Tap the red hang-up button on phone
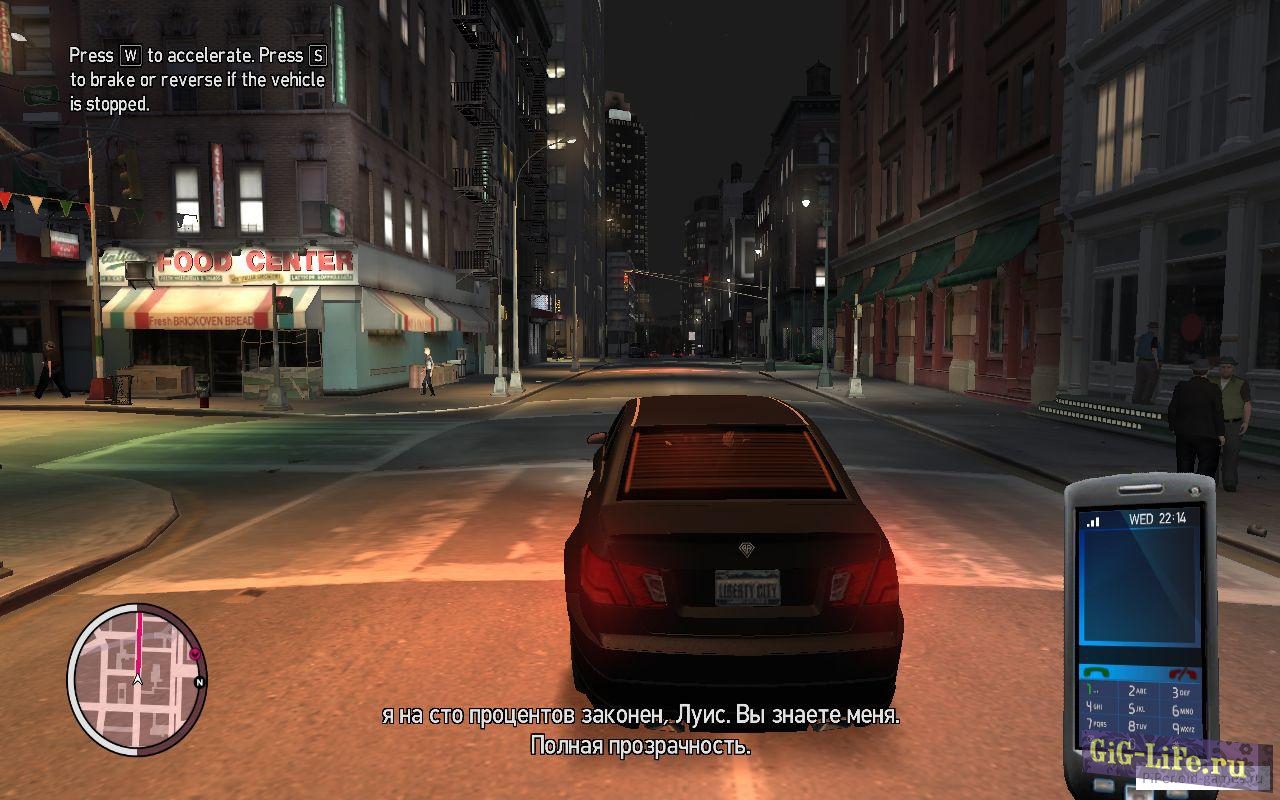 (x=1184, y=673)
